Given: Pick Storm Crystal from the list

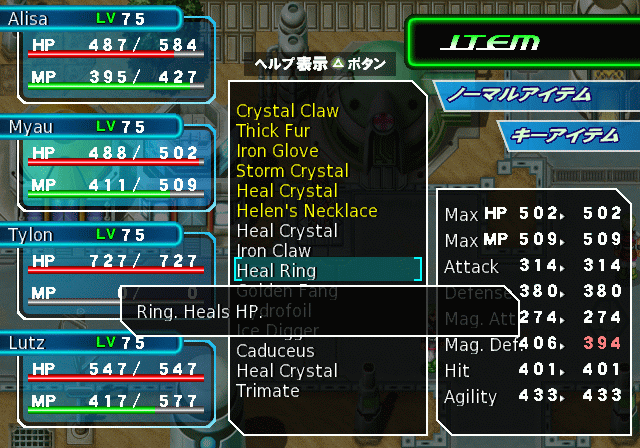Looking at the screenshot, I should 292,171.
